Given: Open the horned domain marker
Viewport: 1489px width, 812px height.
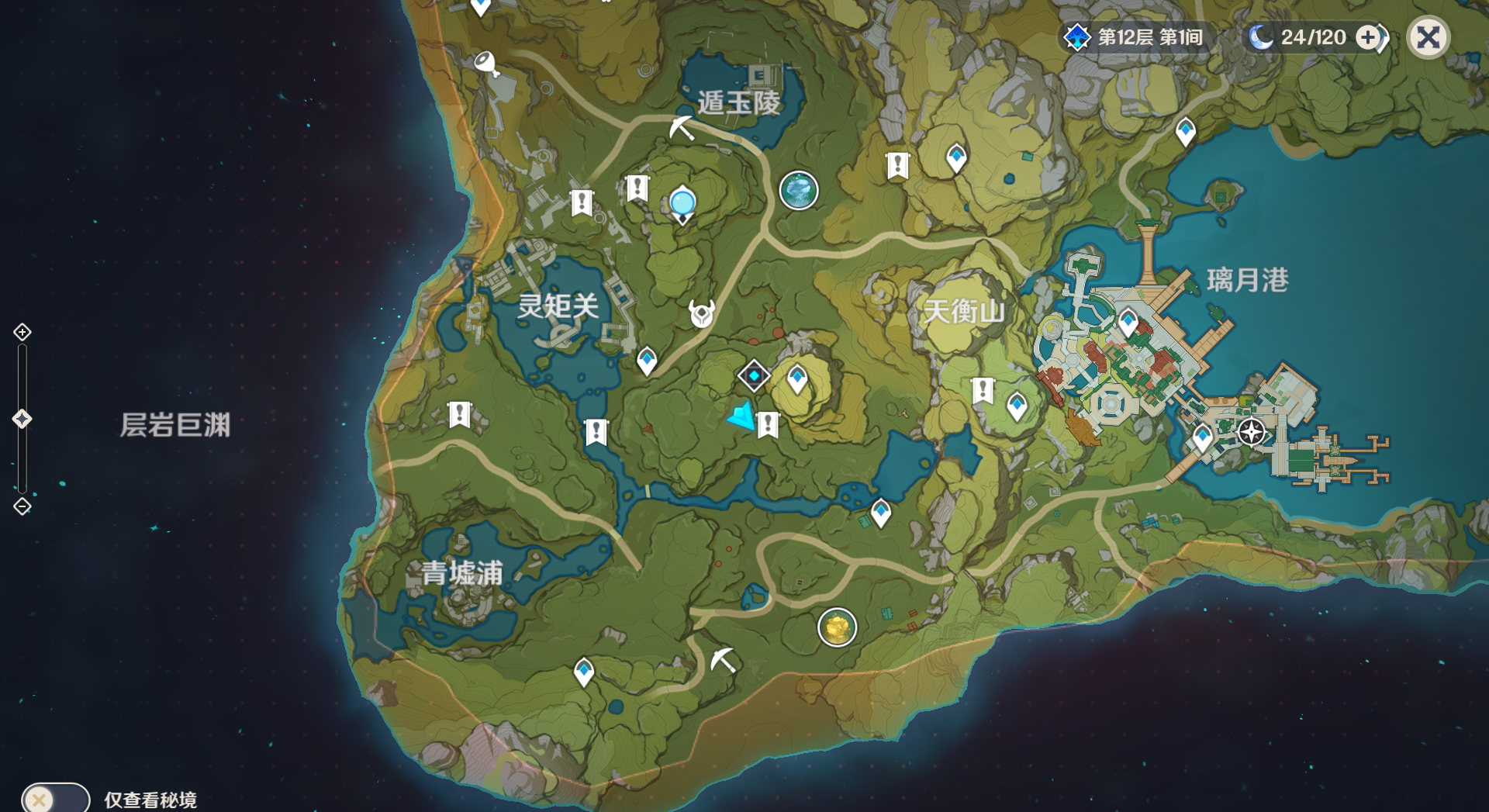Looking at the screenshot, I should pos(702,314).
